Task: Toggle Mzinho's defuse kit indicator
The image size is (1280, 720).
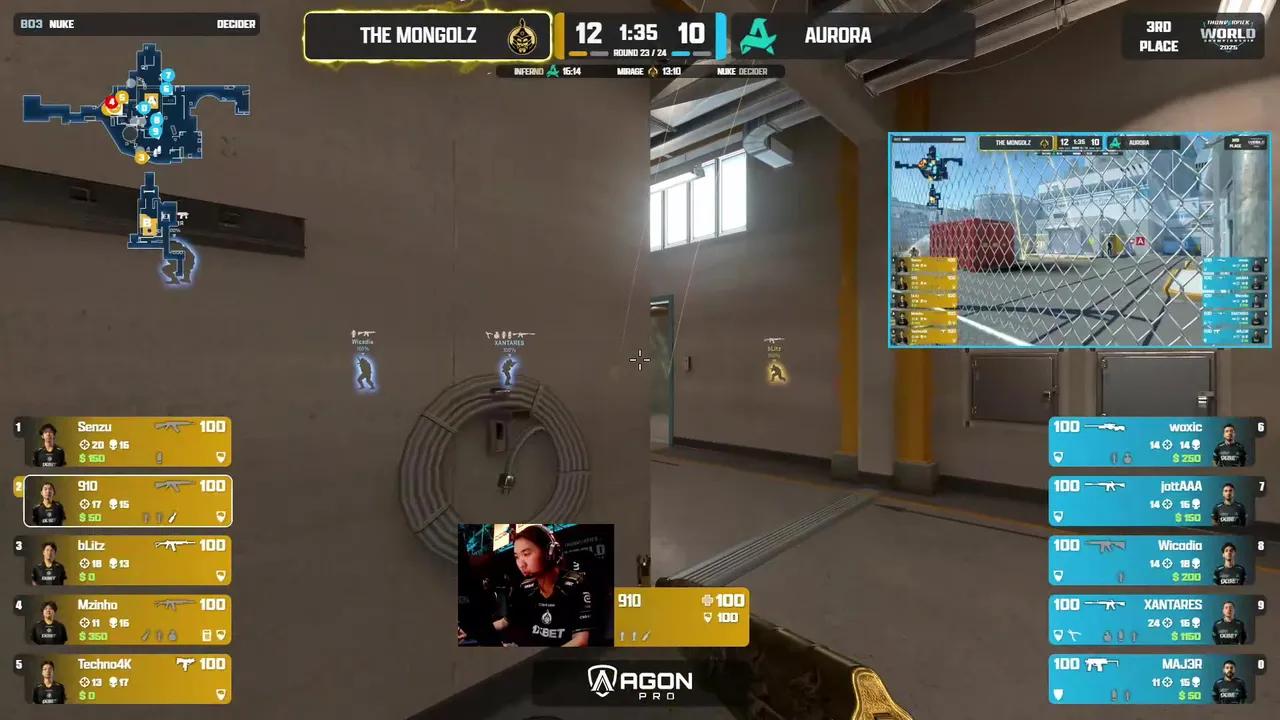Action: (207, 635)
